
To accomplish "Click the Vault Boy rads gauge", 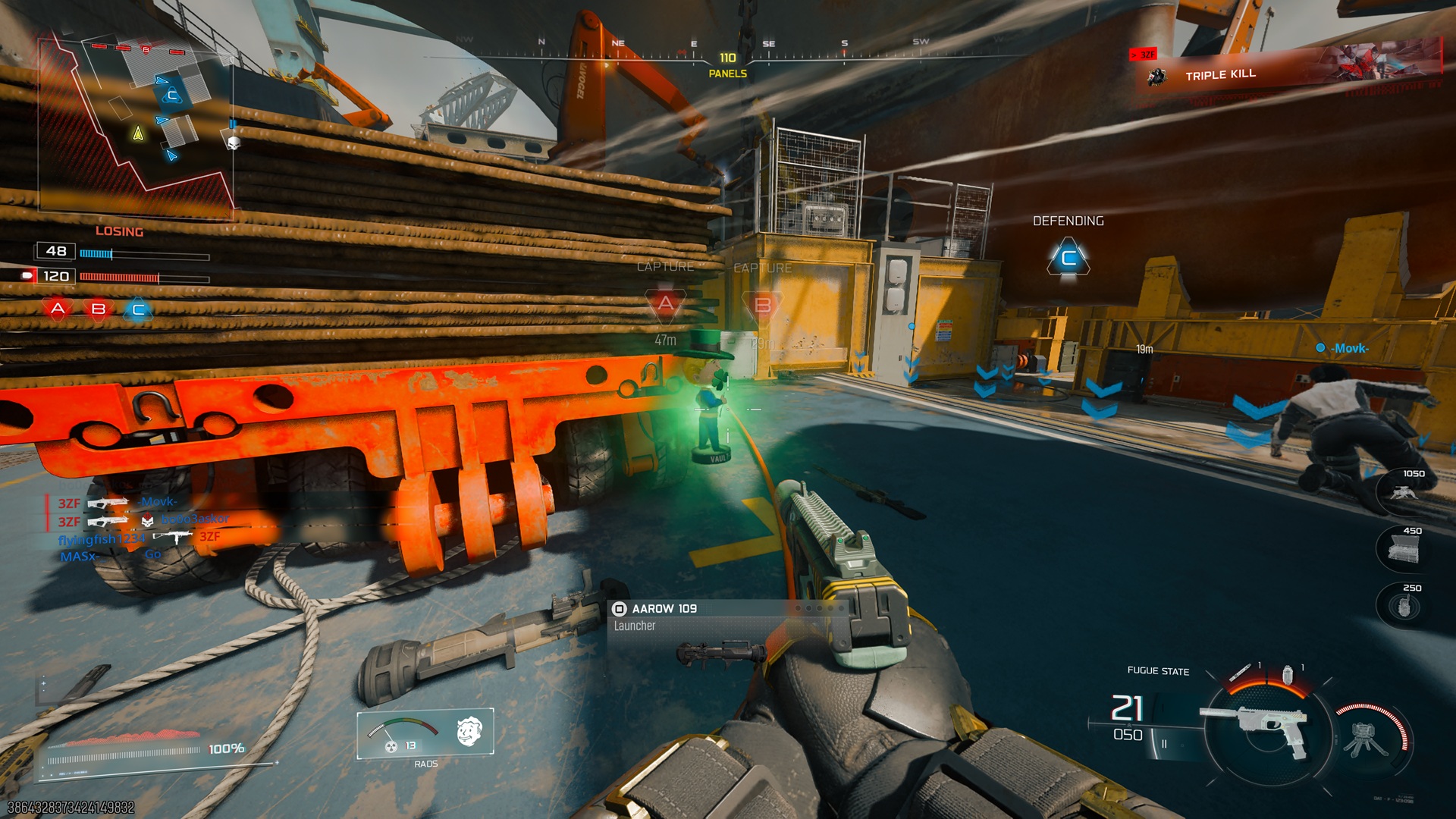I will [x=425, y=733].
